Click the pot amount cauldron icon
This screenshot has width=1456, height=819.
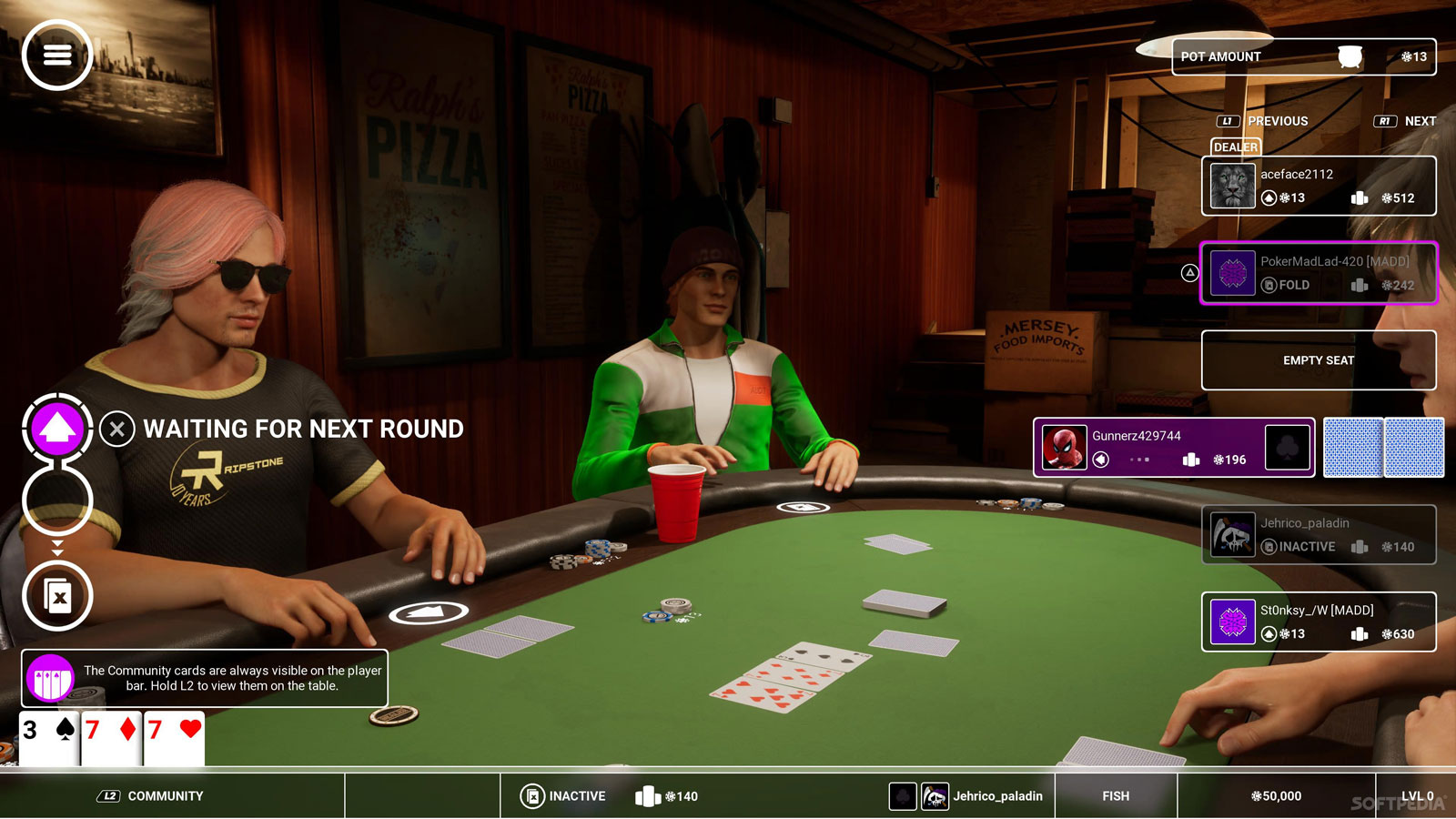(x=1349, y=56)
